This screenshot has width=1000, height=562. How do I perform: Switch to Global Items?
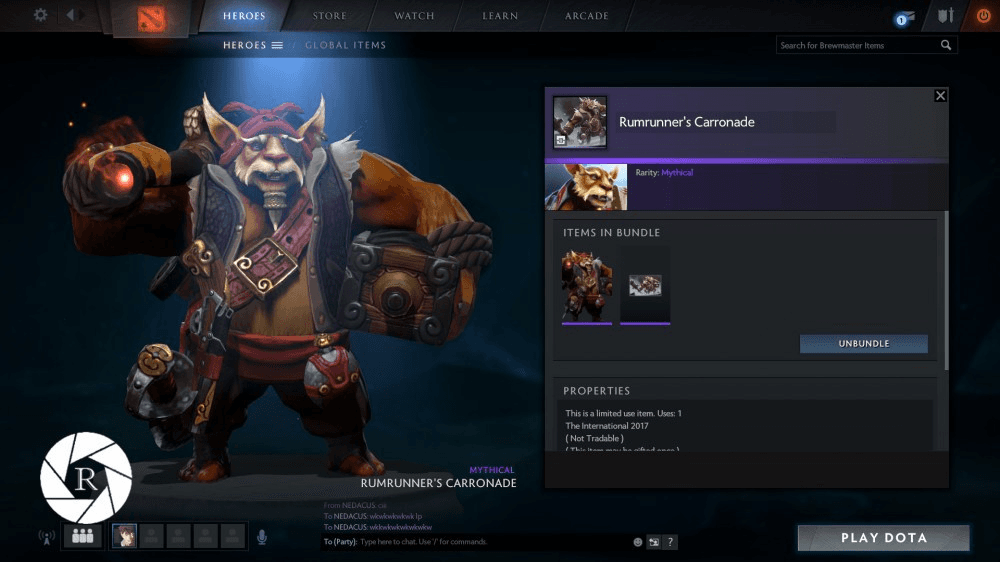point(345,45)
